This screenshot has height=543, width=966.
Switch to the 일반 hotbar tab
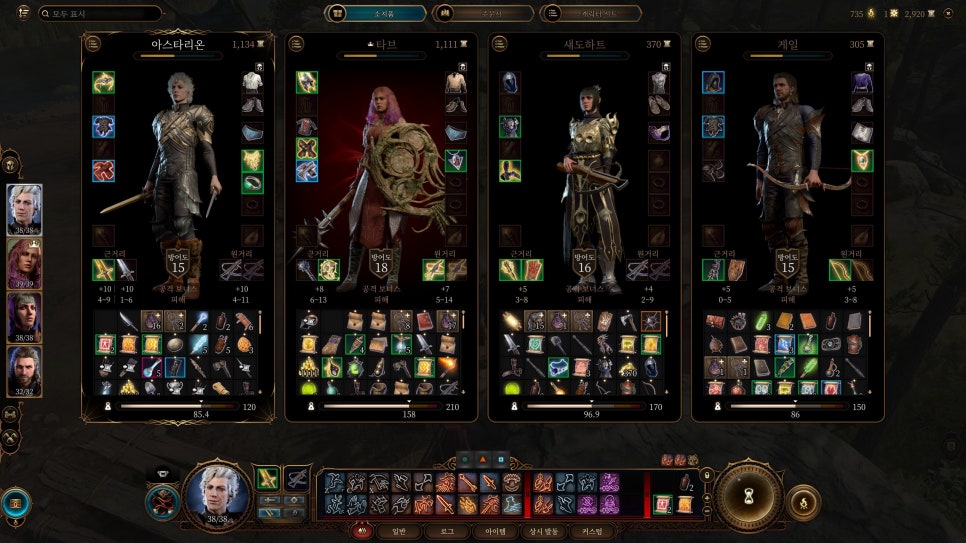(398, 532)
